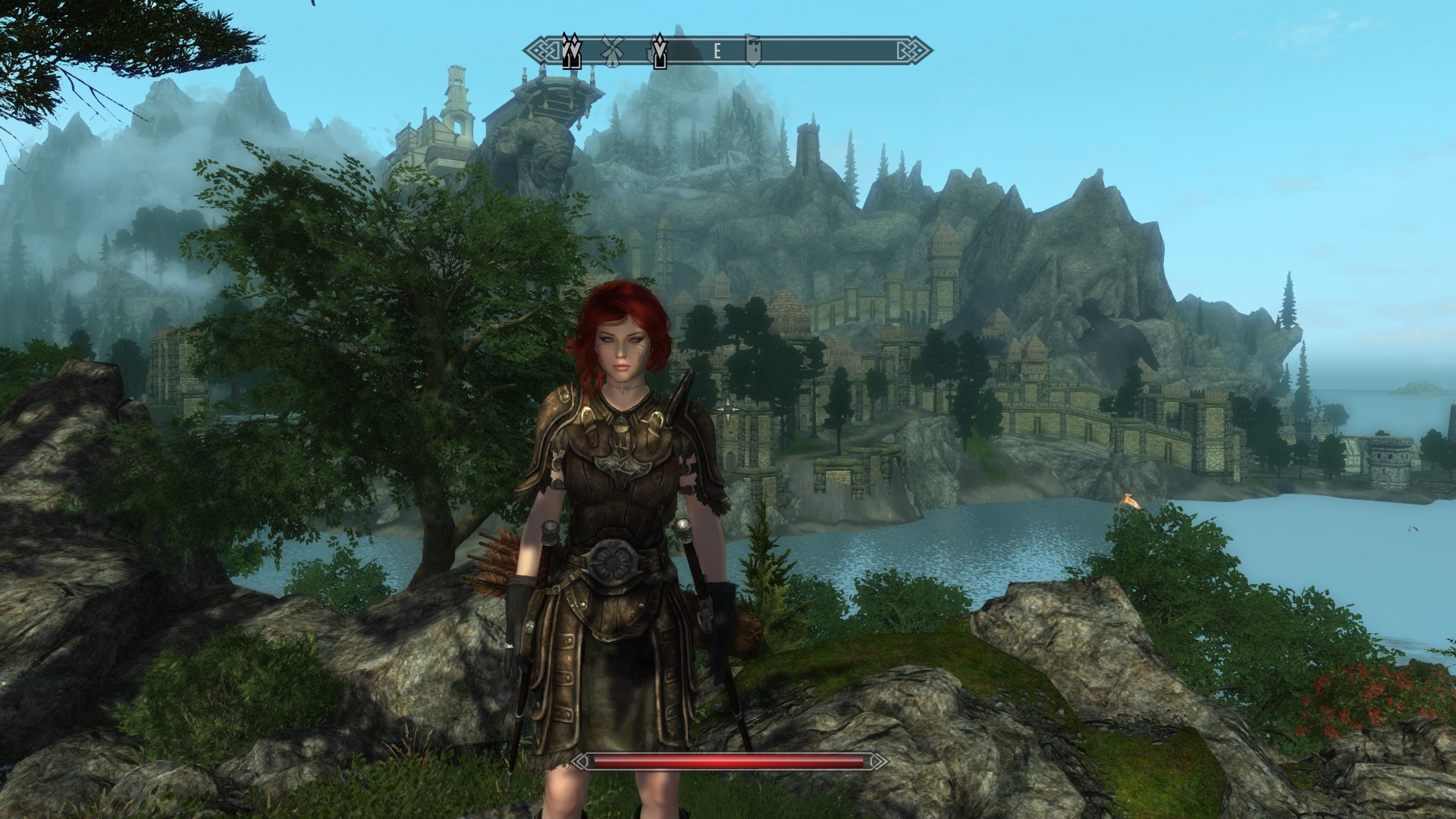Click the East heading letter on the compass
This screenshot has width=1456, height=819.
point(717,51)
